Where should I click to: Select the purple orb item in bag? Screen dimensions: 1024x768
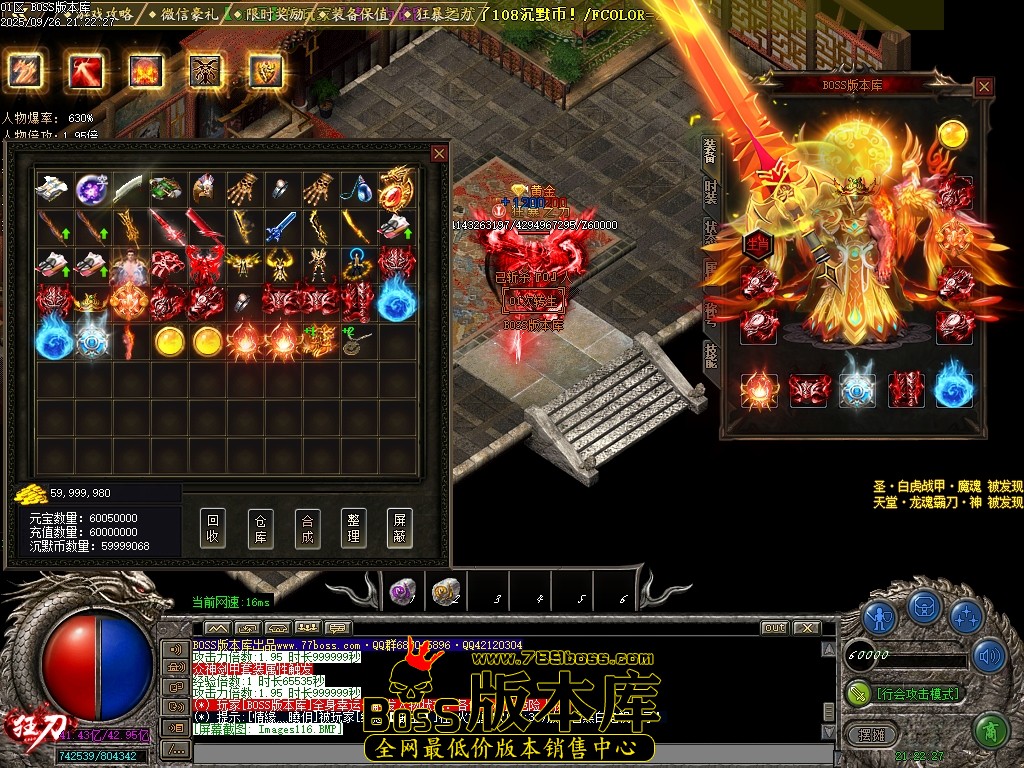pos(92,187)
